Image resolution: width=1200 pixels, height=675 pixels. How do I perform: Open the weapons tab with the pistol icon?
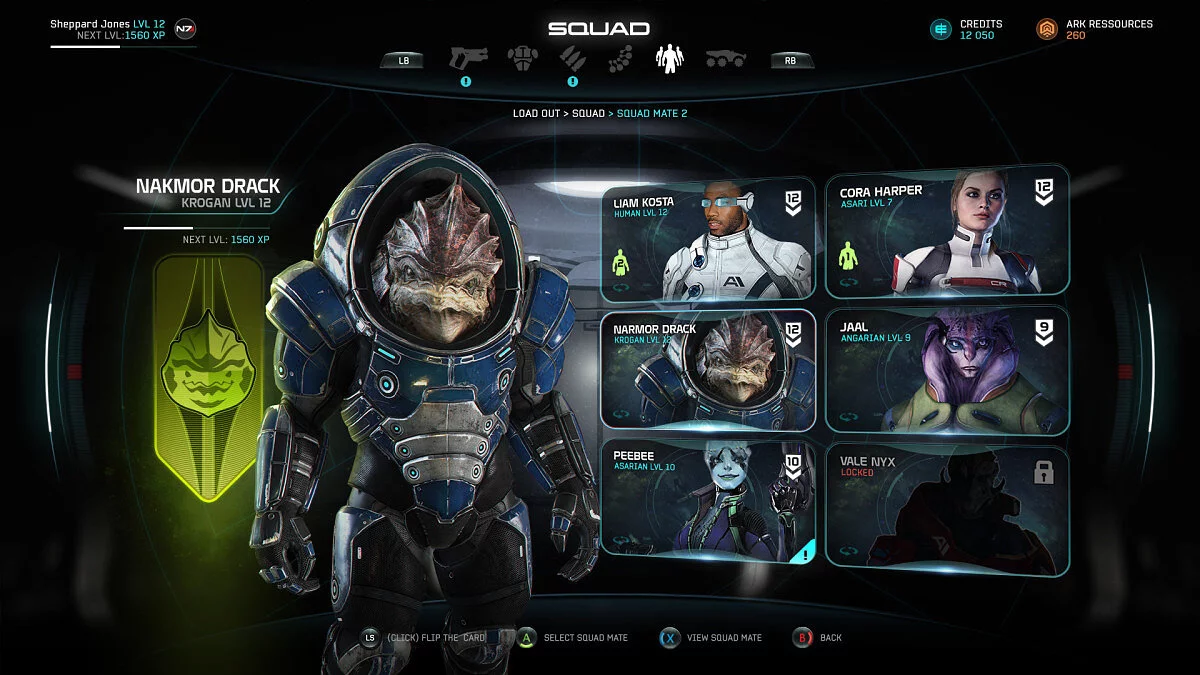click(466, 57)
